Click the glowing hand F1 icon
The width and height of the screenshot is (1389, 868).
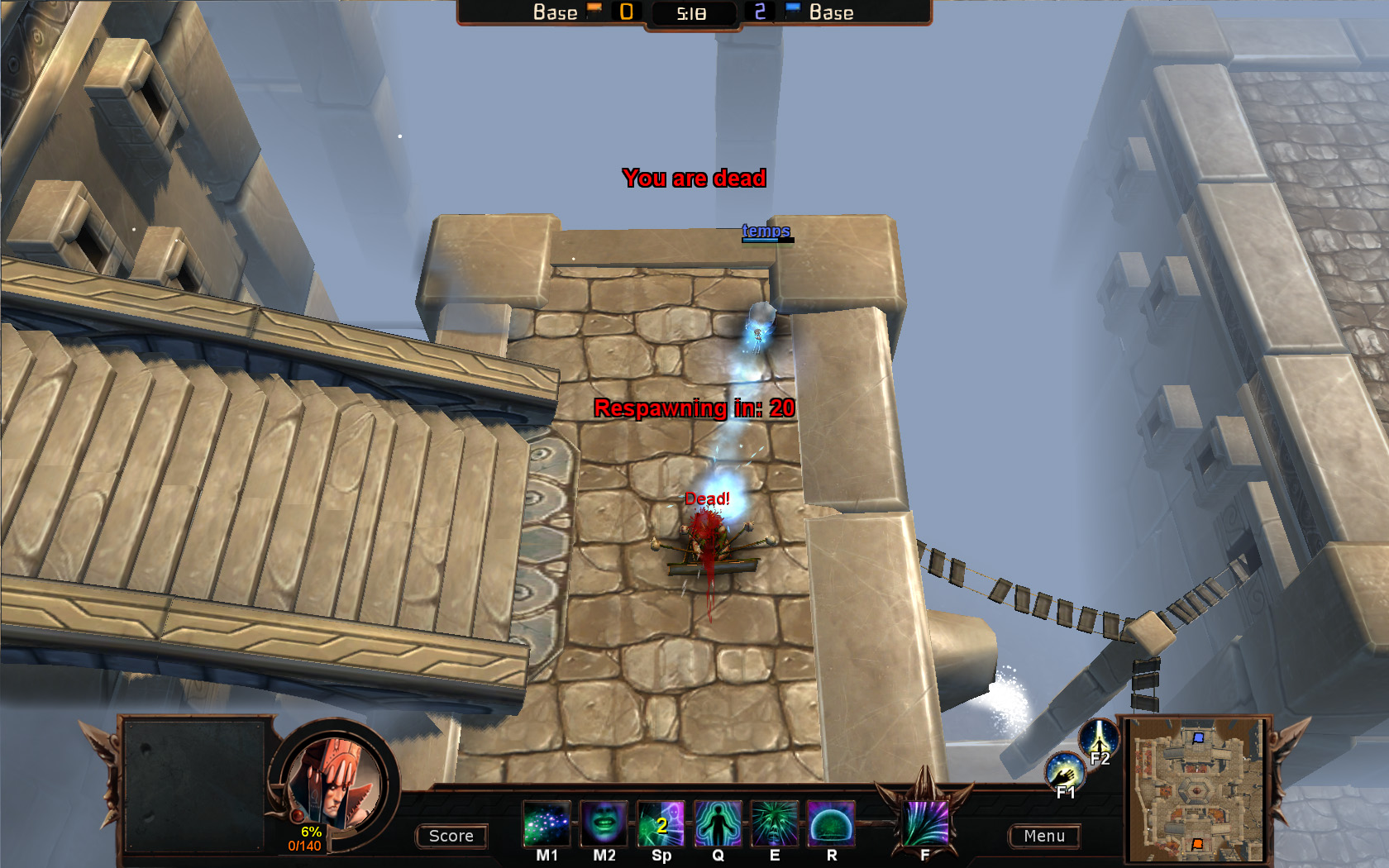pyautogui.click(x=1064, y=772)
